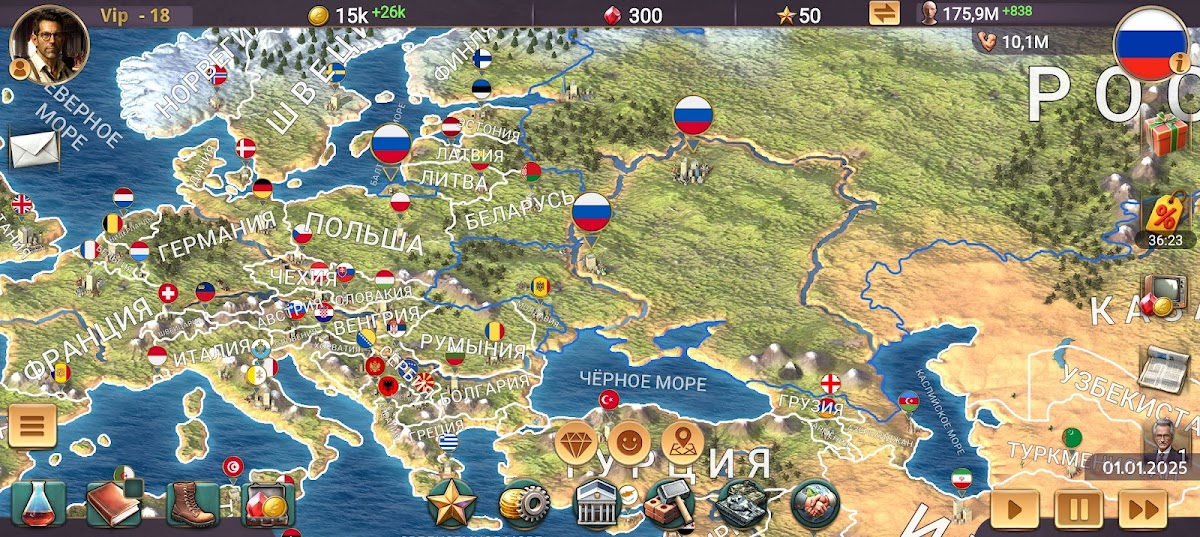Open the gold star menu
Image resolution: width=1200 pixels, height=537 pixels.
(451, 503)
